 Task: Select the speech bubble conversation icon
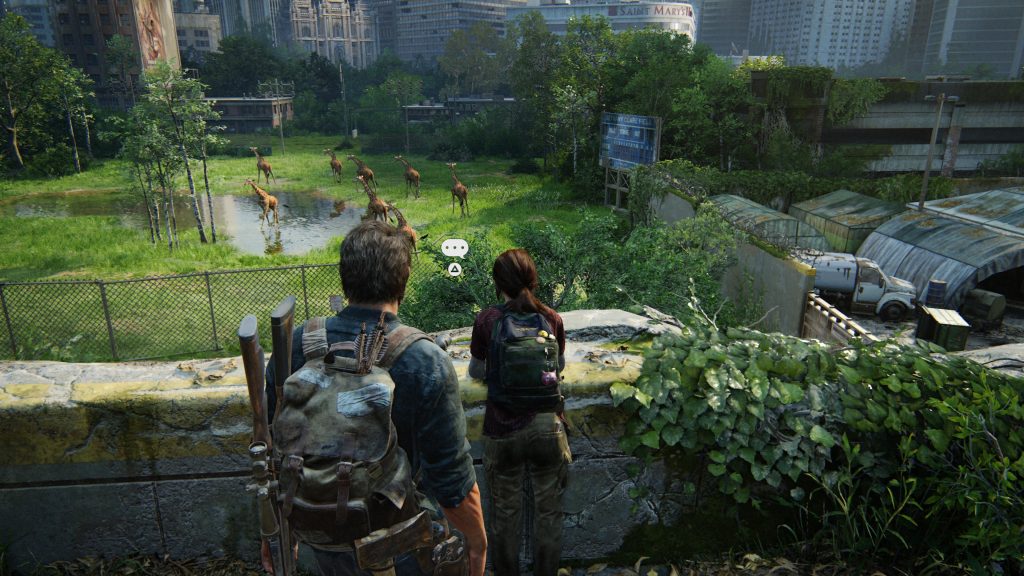454,247
